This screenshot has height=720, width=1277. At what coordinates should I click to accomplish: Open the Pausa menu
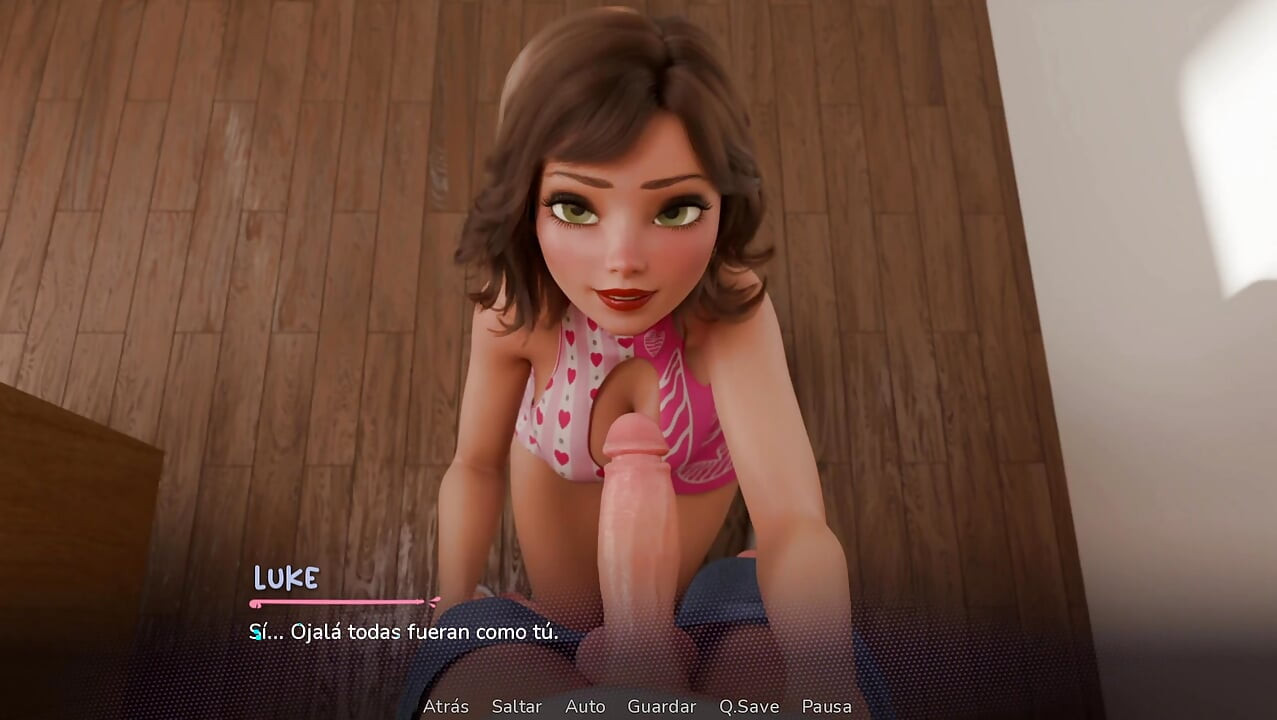click(827, 706)
